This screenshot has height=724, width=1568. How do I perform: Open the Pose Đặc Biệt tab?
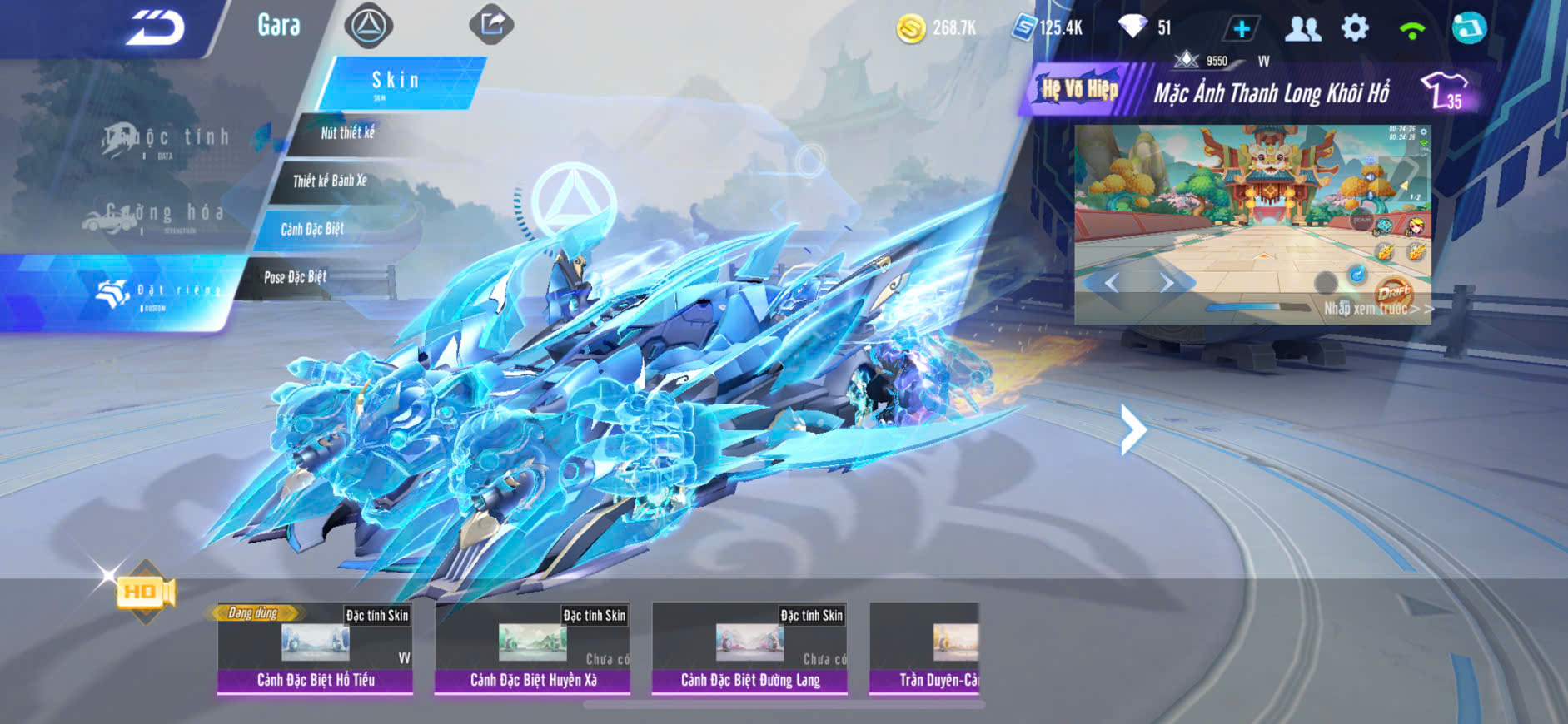(296, 277)
